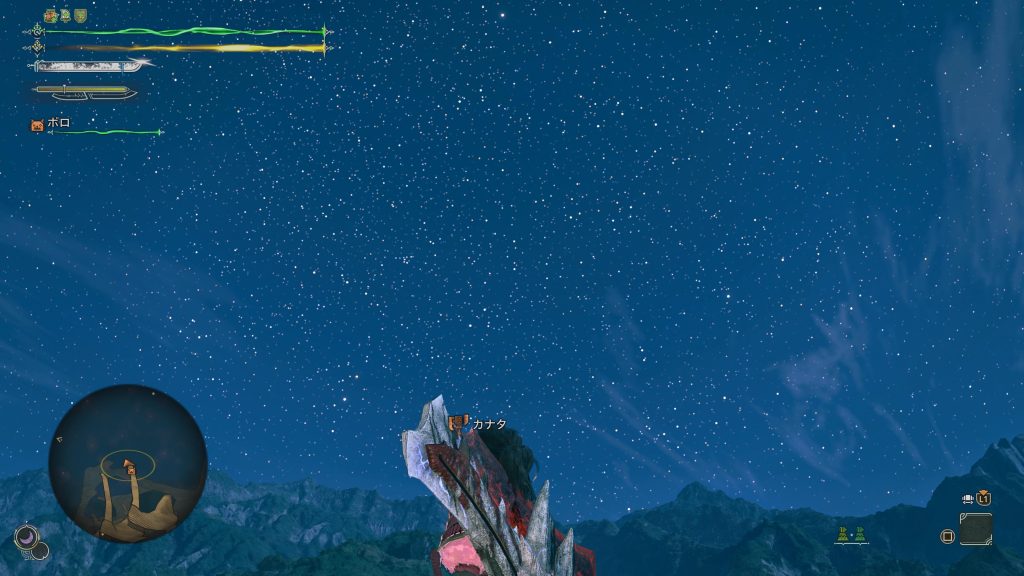Click the pair of green flag icons

[x=851, y=535]
